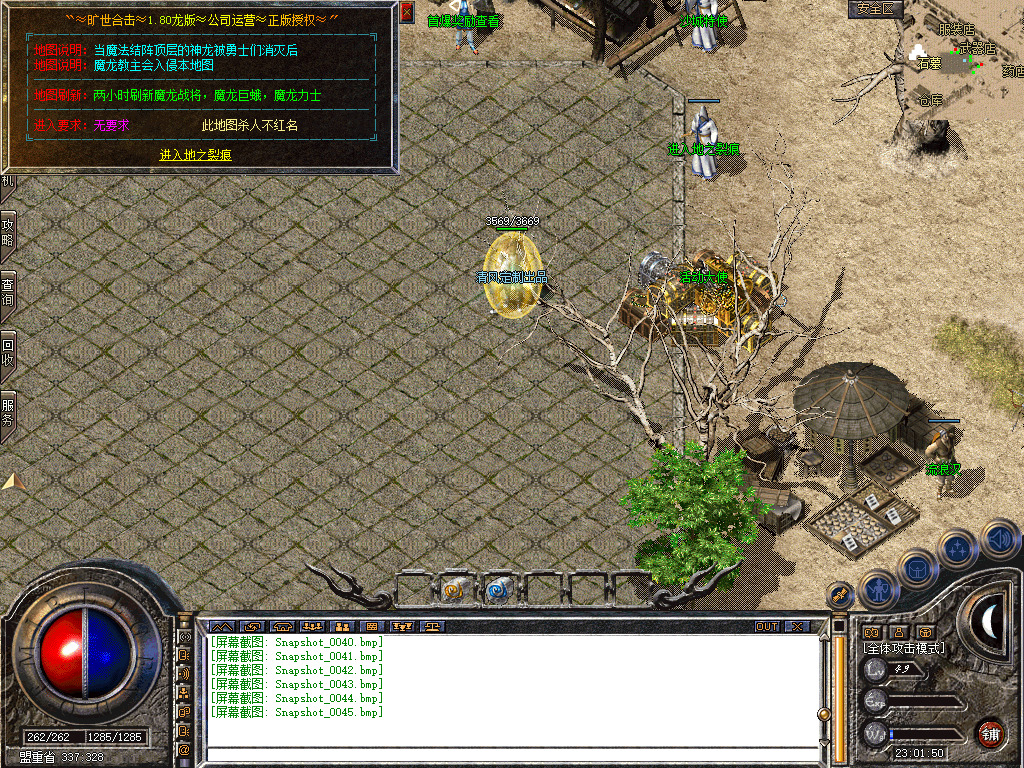
Task: Open the bag round button
Action: click(917, 568)
